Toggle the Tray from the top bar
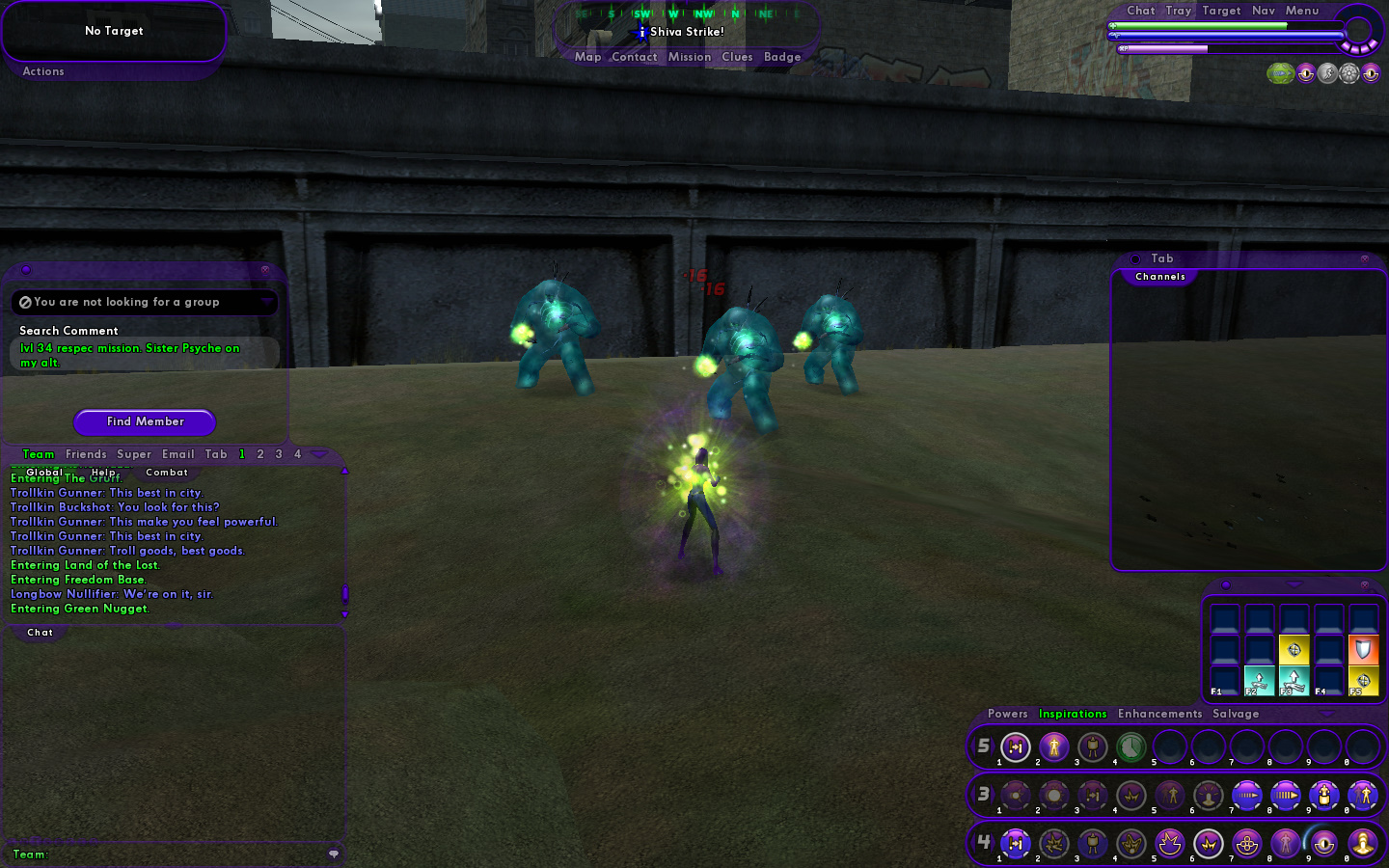 [x=1179, y=11]
